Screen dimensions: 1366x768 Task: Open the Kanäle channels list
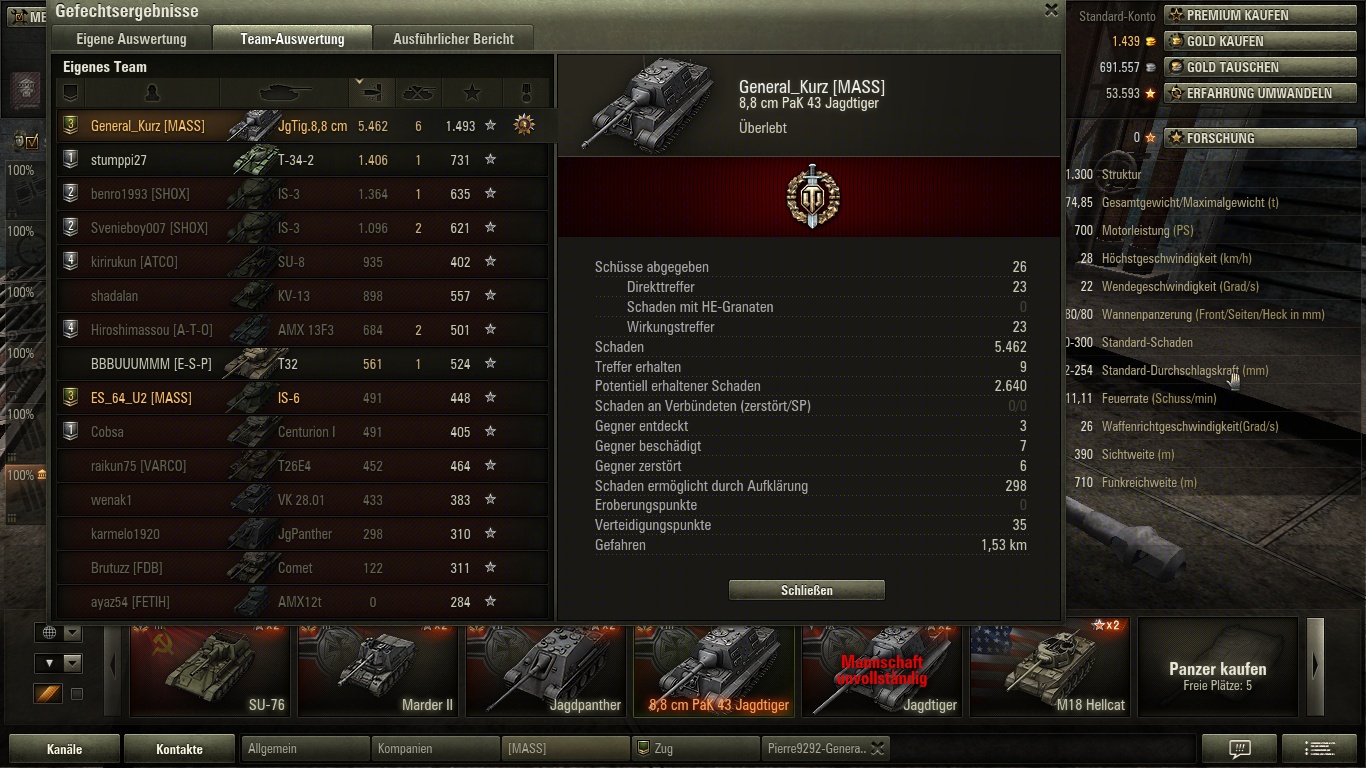pos(64,748)
